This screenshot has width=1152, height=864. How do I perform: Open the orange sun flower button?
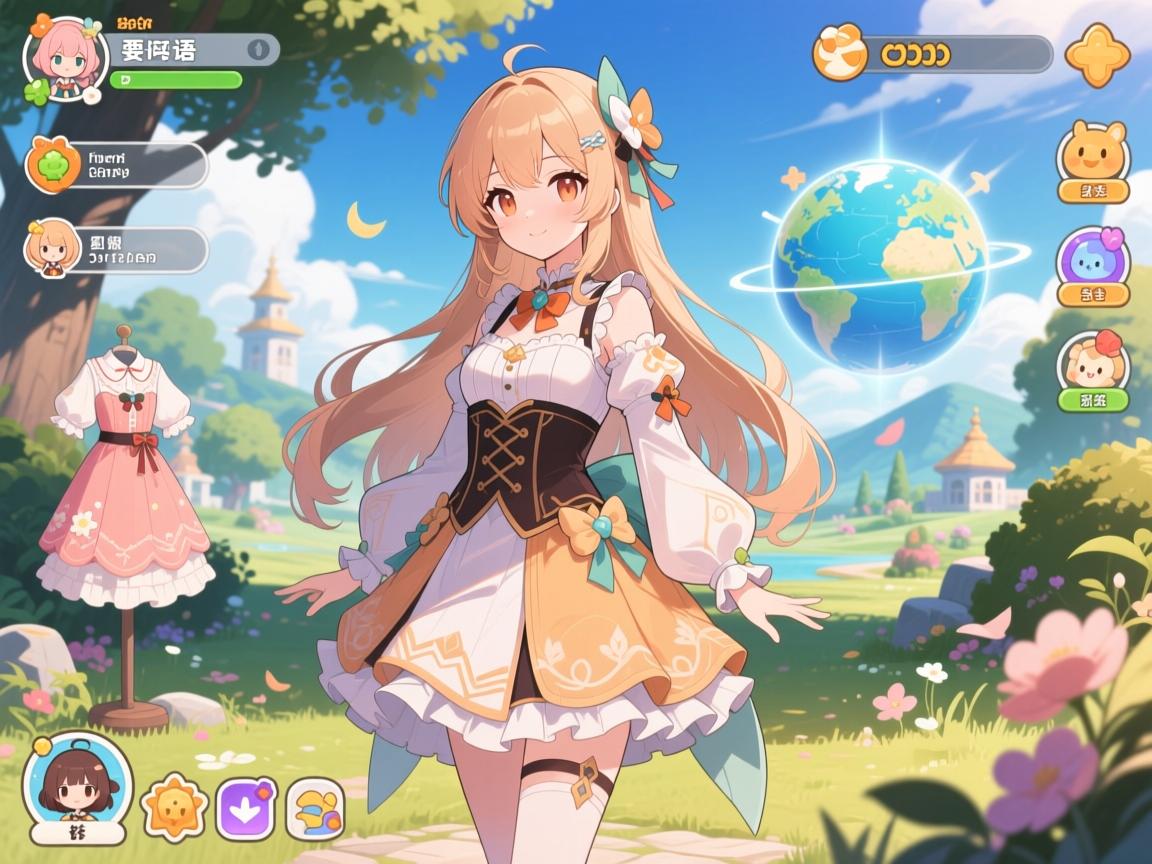[x=175, y=807]
